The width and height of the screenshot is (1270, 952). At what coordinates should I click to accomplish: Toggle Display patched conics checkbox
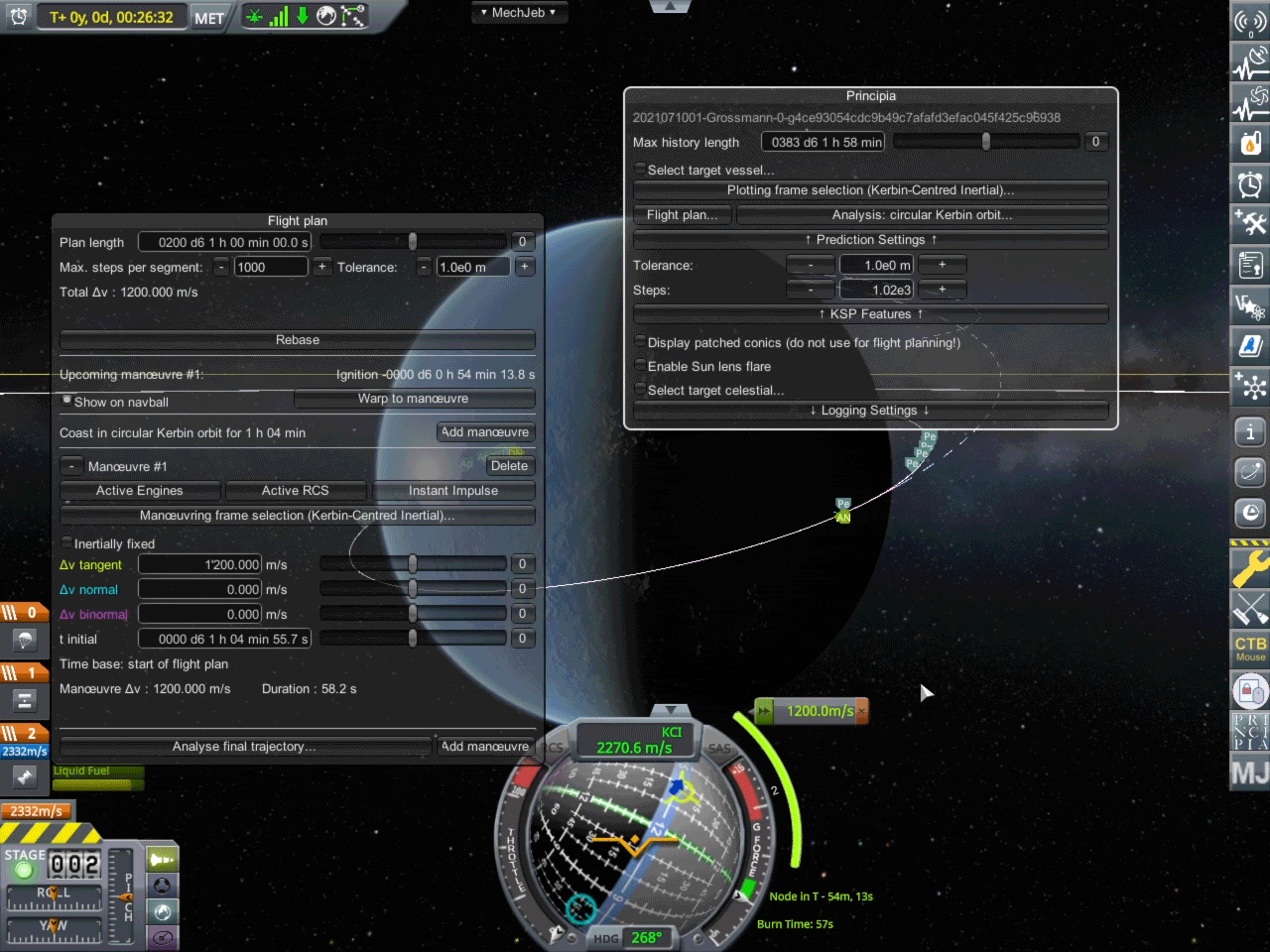pos(639,341)
